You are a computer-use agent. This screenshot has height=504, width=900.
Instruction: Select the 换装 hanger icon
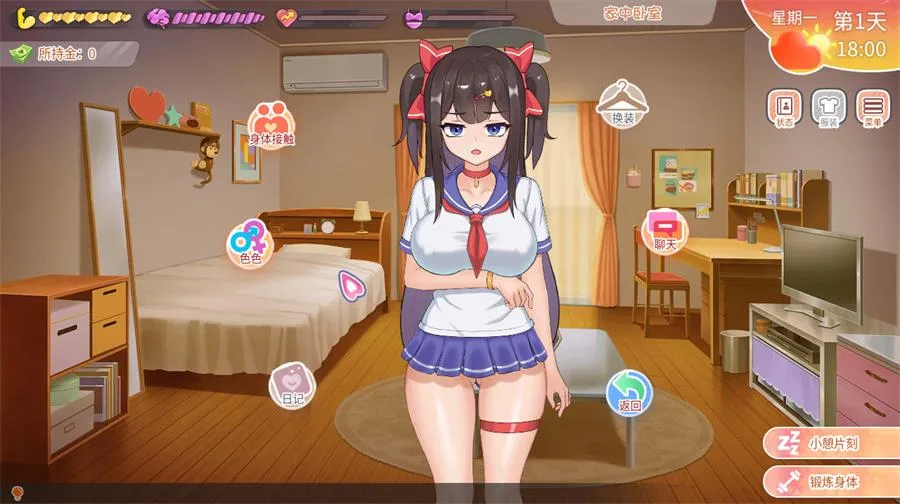point(622,102)
